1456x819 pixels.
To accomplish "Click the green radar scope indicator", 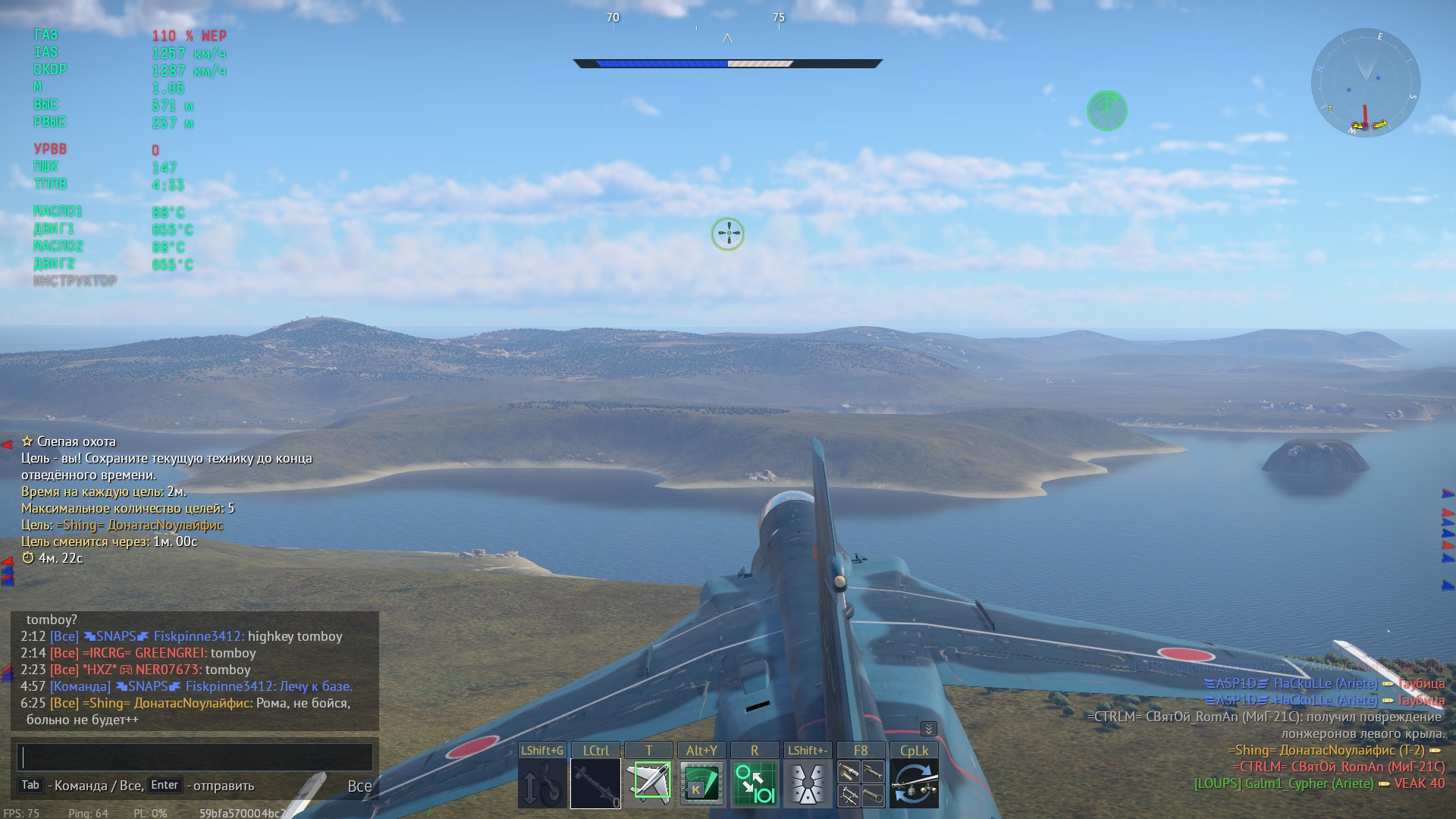I will (x=1106, y=111).
